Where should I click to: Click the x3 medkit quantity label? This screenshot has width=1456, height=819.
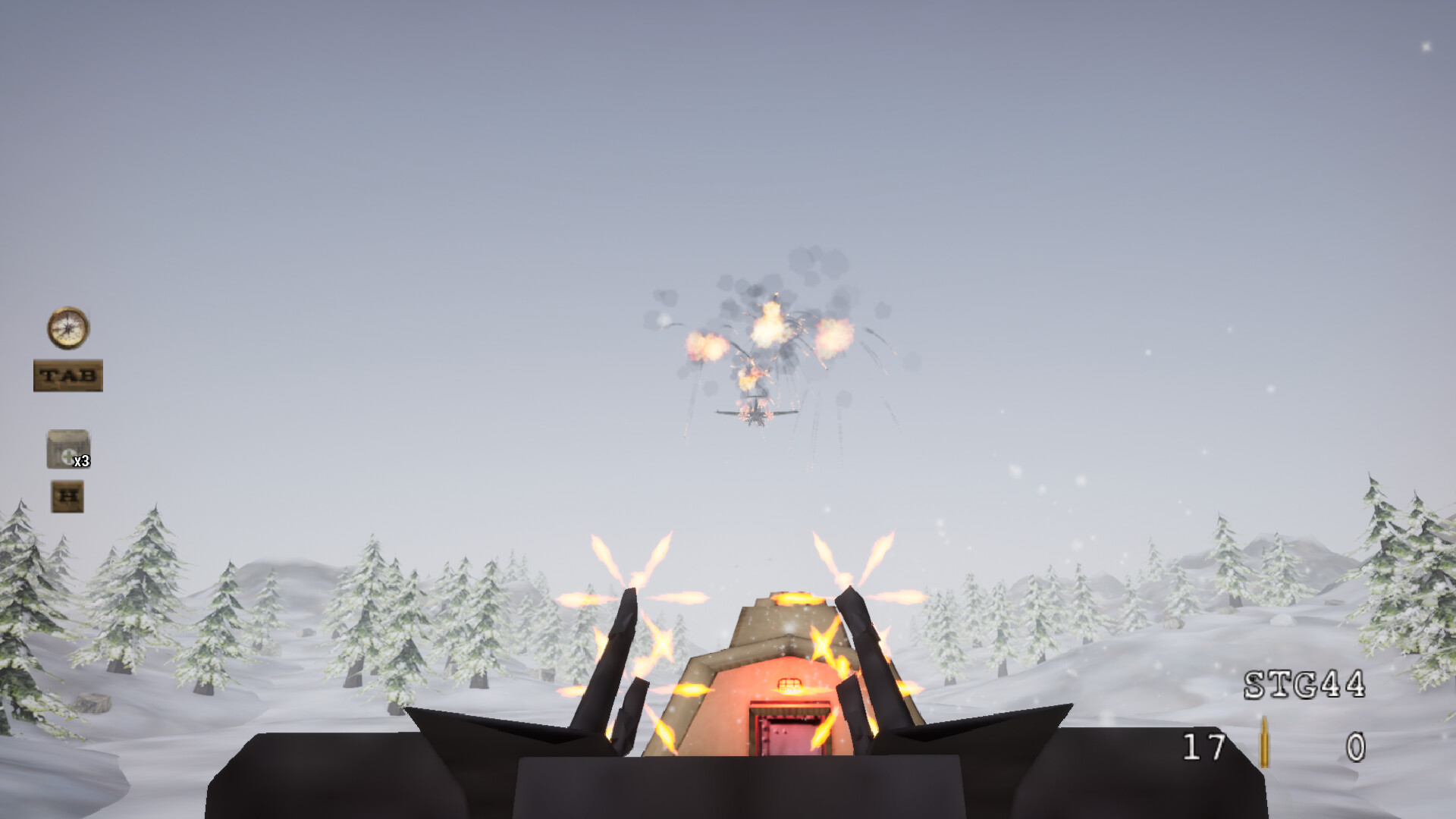tap(80, 460)
